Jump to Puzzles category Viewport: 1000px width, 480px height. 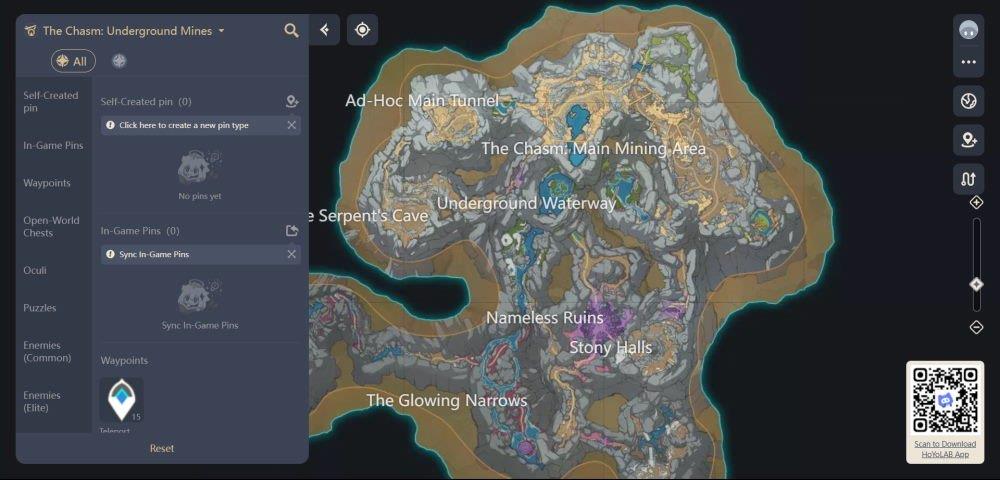click(40, 308)
